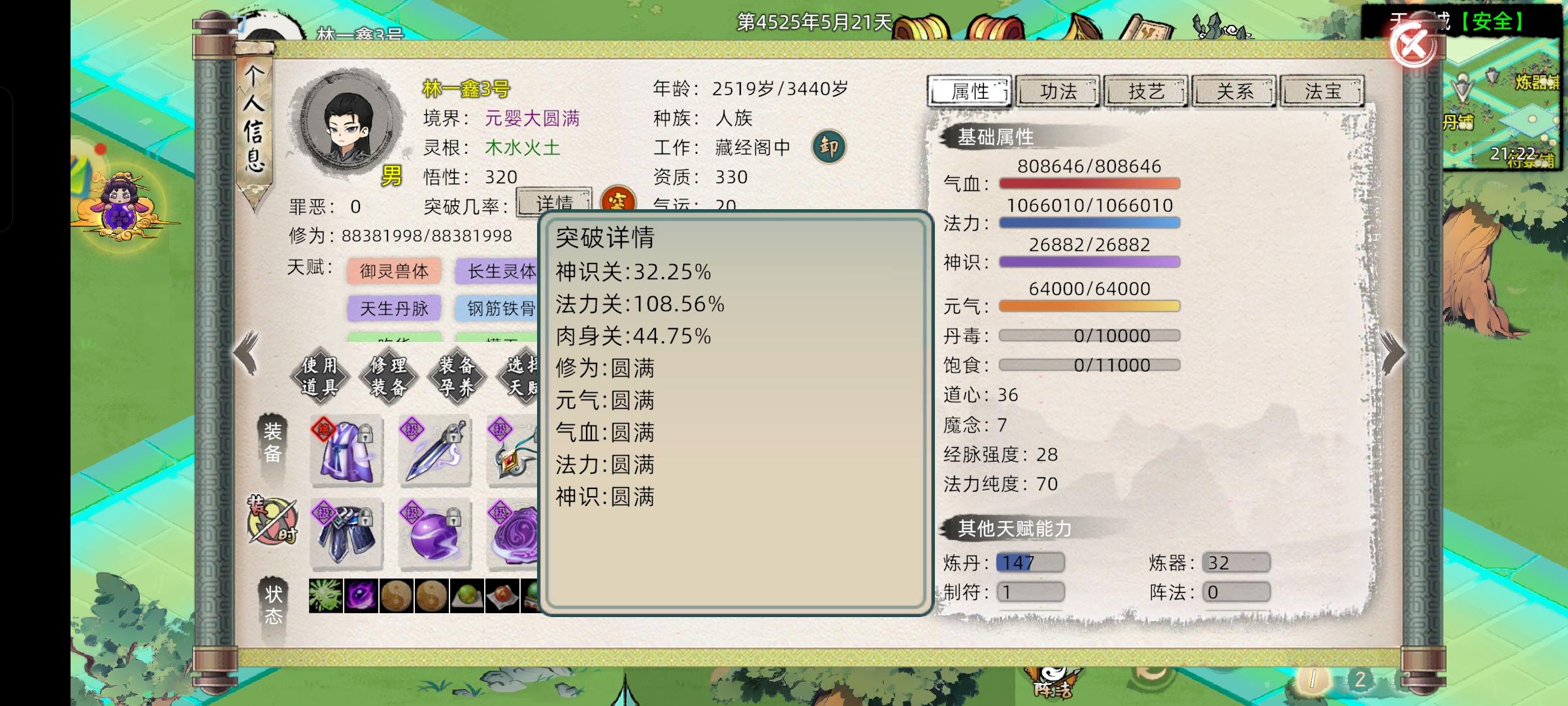This screenshot has width=1568, height=706.
Task: Select the 御灵兽体 talent label
Action: click(x=393, y=271)
